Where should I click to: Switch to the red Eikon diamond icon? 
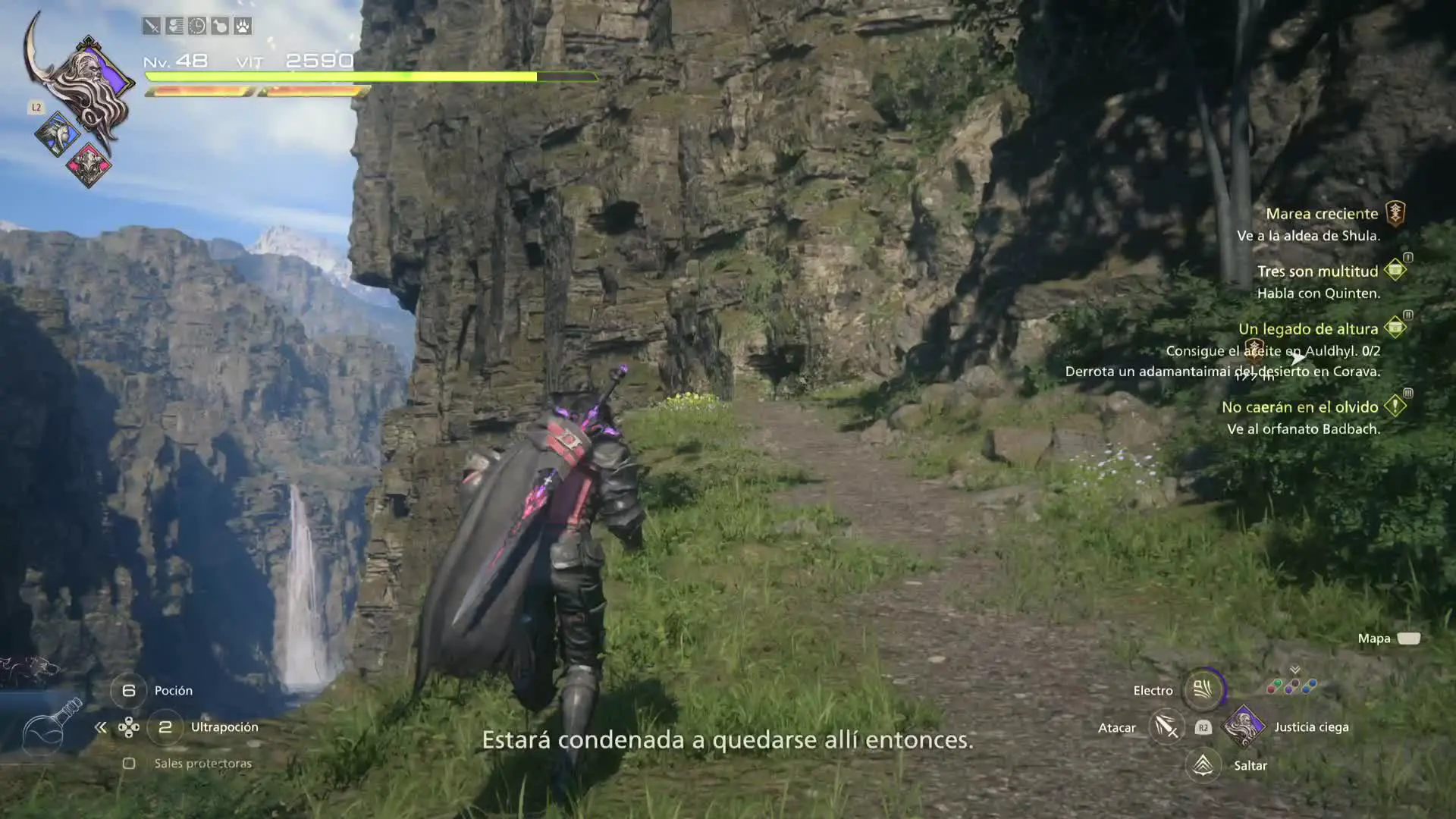(x=89, y=165)
